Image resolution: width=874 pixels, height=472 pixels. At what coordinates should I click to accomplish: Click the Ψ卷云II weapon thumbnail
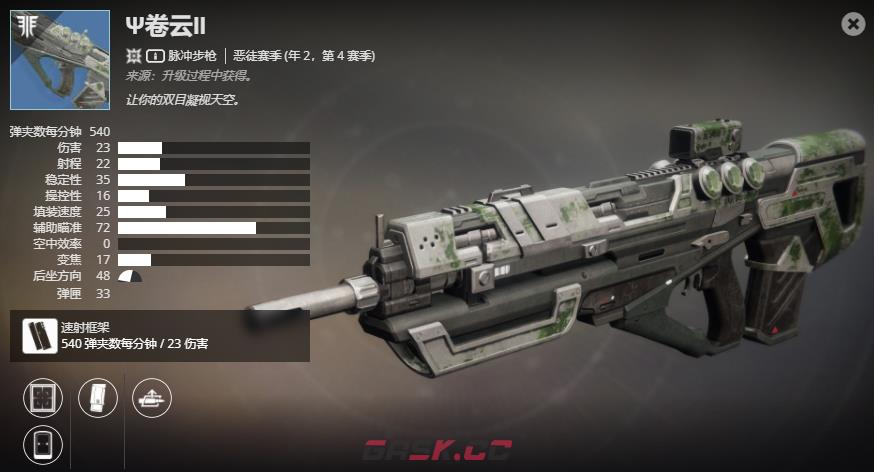coord(60,60)
